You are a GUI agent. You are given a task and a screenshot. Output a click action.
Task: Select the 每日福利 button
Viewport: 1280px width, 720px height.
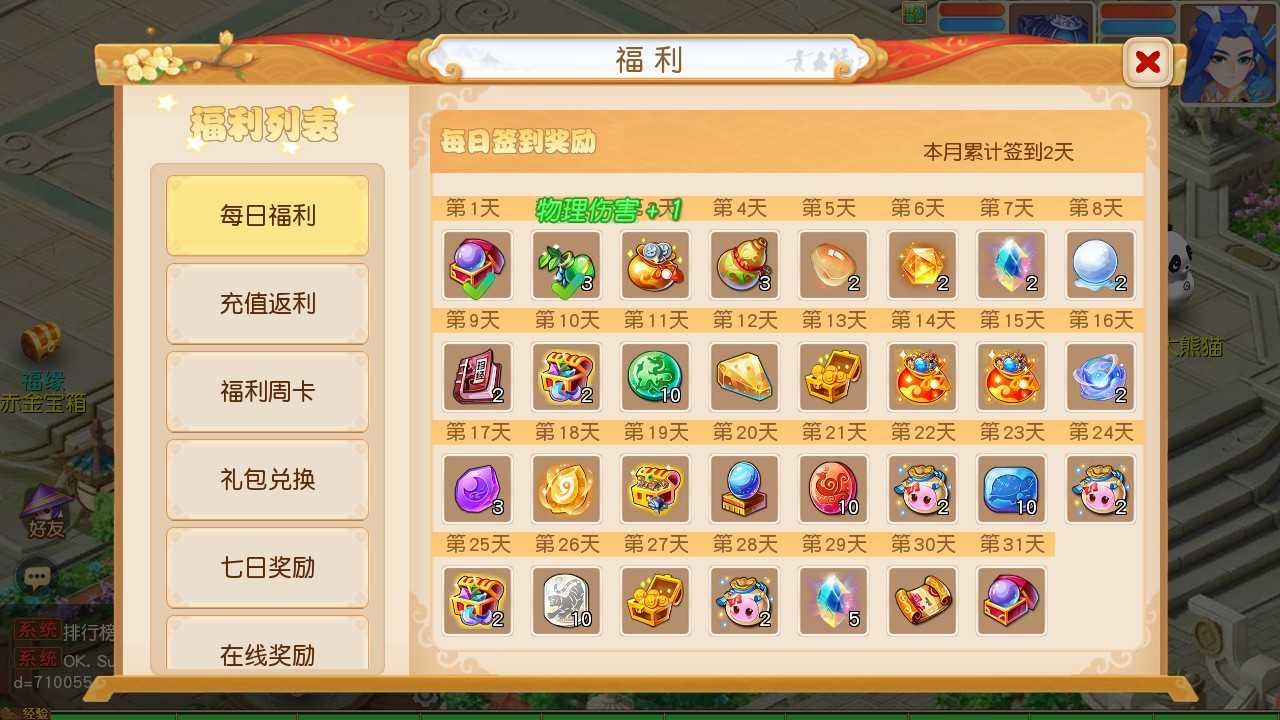[267, 214]
